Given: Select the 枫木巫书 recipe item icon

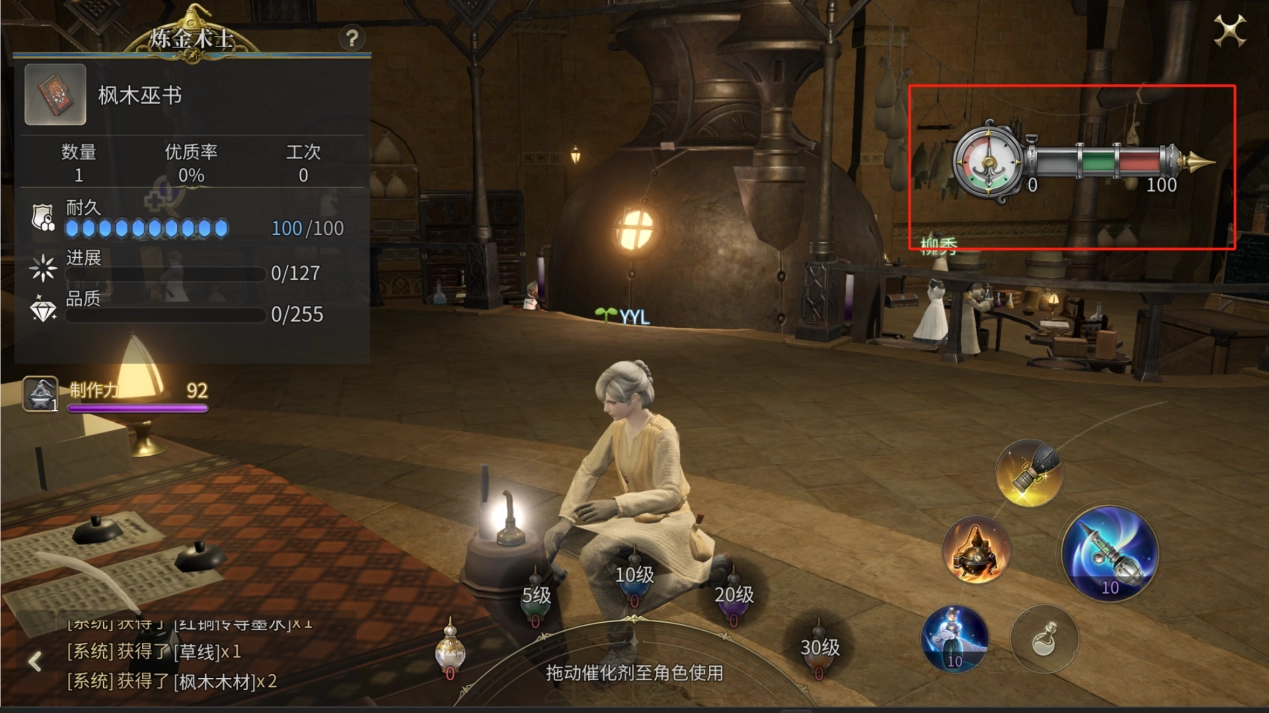Looking at the screenshot, I should click(55, 95).
